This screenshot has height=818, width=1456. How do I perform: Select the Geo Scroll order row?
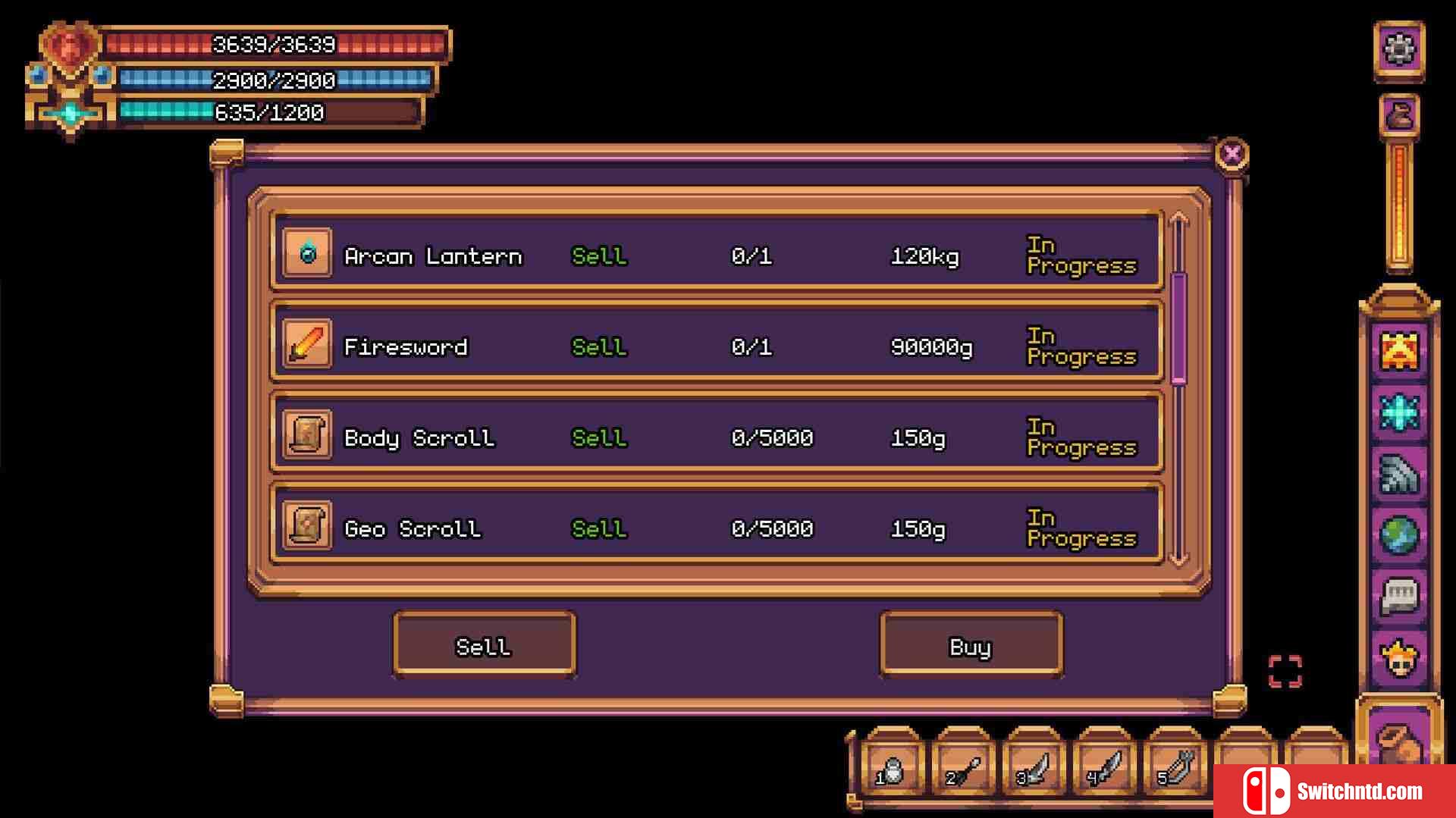(717, 528)
